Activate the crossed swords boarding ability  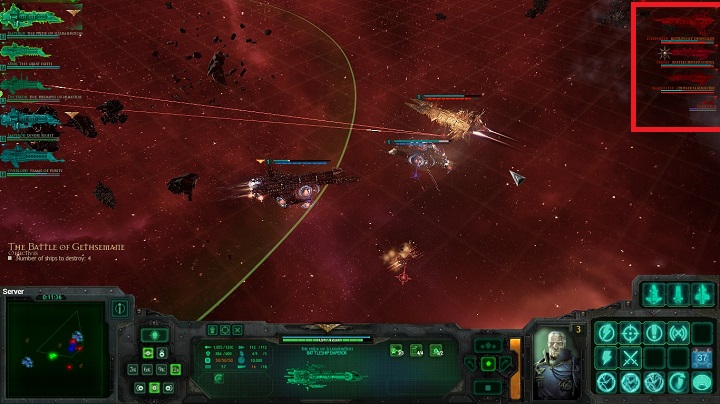pos(630,358)
